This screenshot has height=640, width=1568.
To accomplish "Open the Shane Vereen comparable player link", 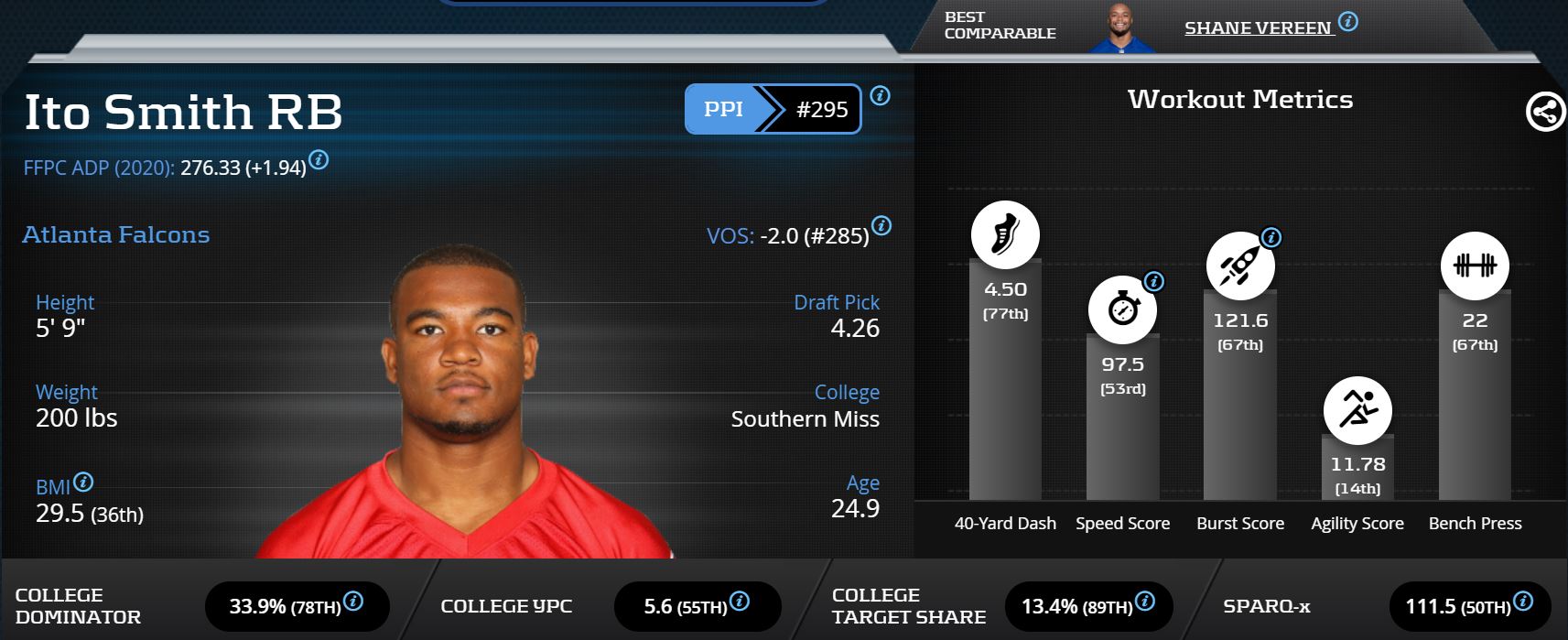I will (x=1257, y=27).
